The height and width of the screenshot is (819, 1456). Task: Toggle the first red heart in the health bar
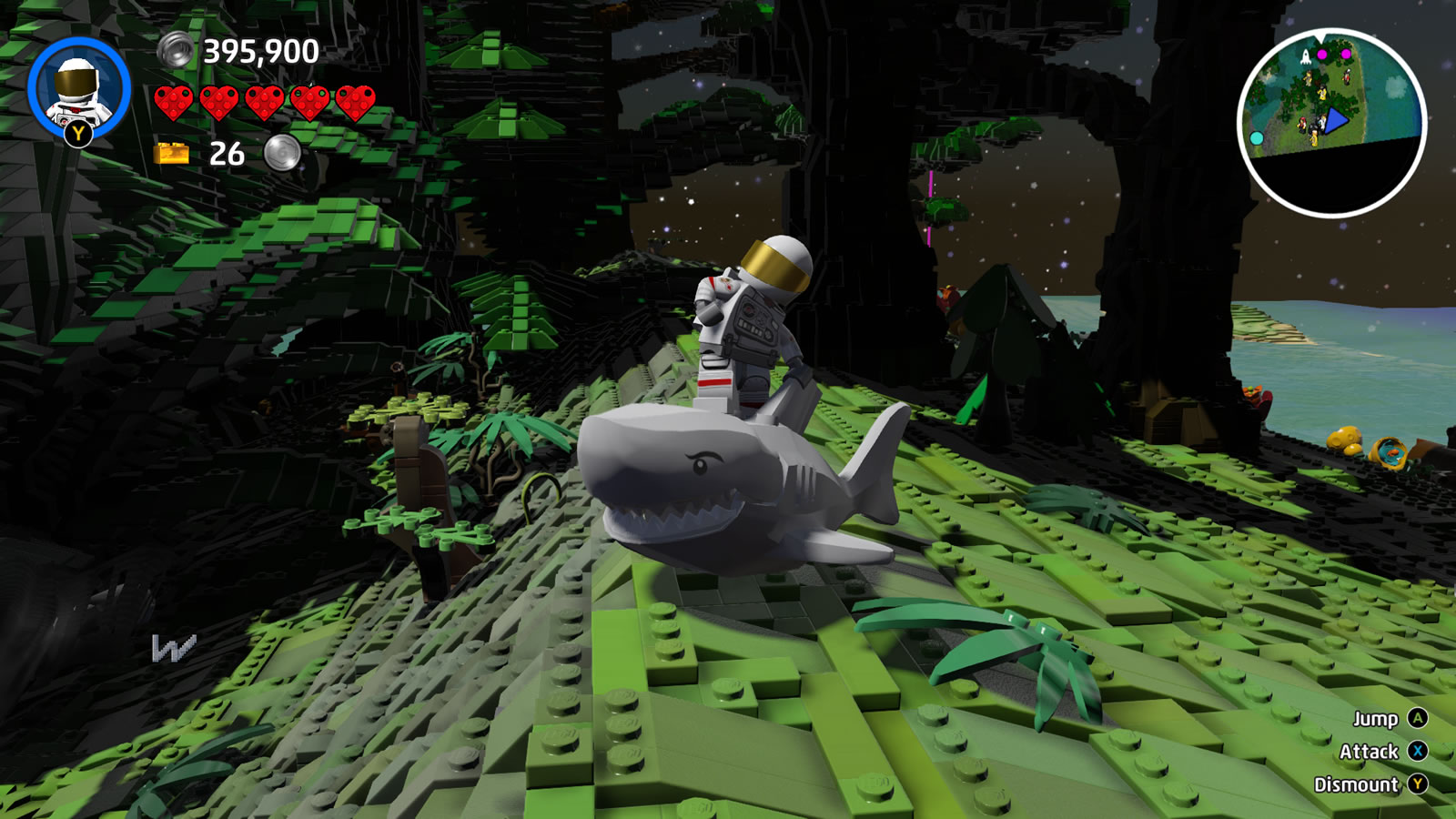173,103
